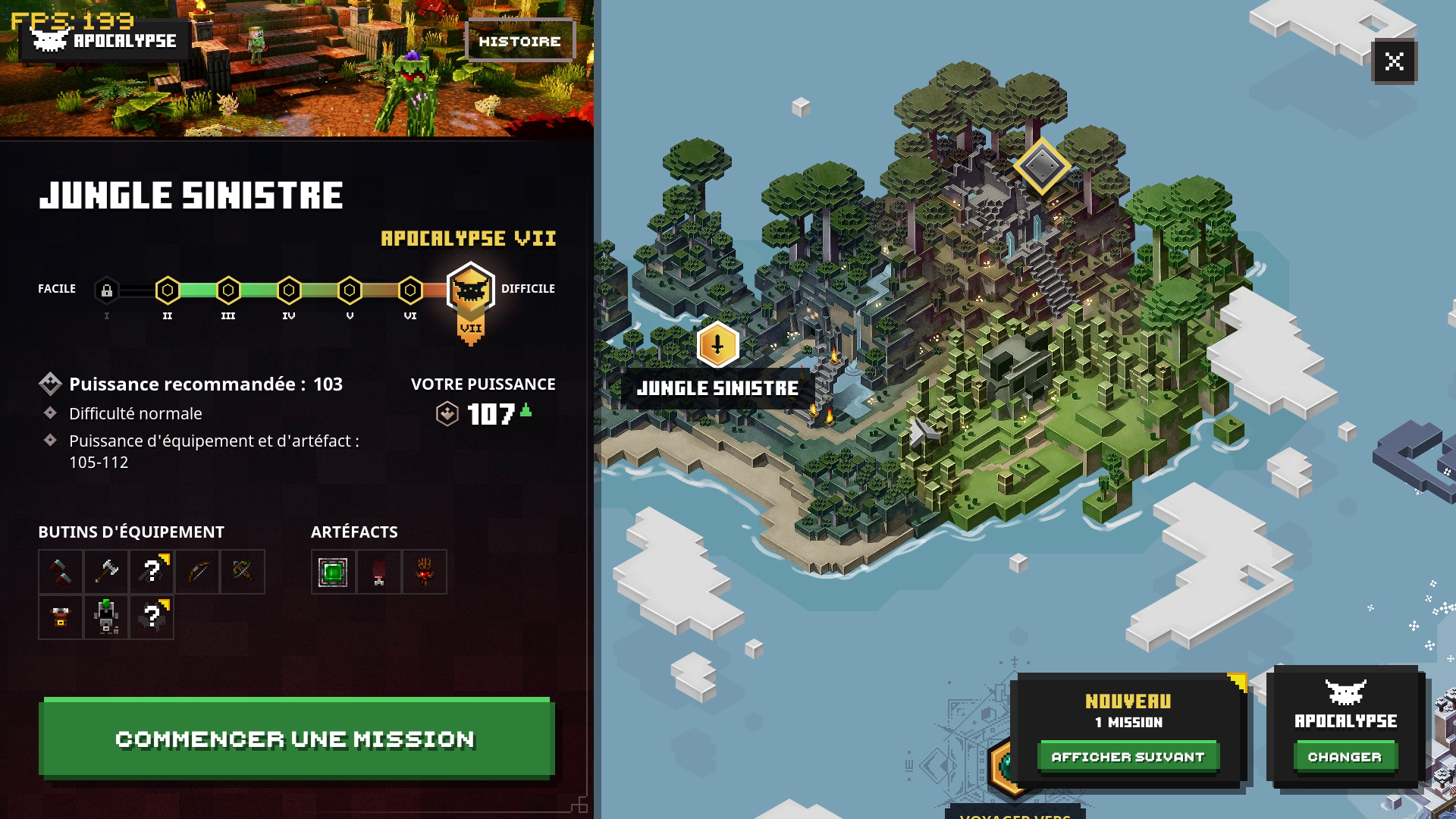The image size is (1456, 819).
Task: Select difficulty level II on the scale
Action: pos(168,288)
